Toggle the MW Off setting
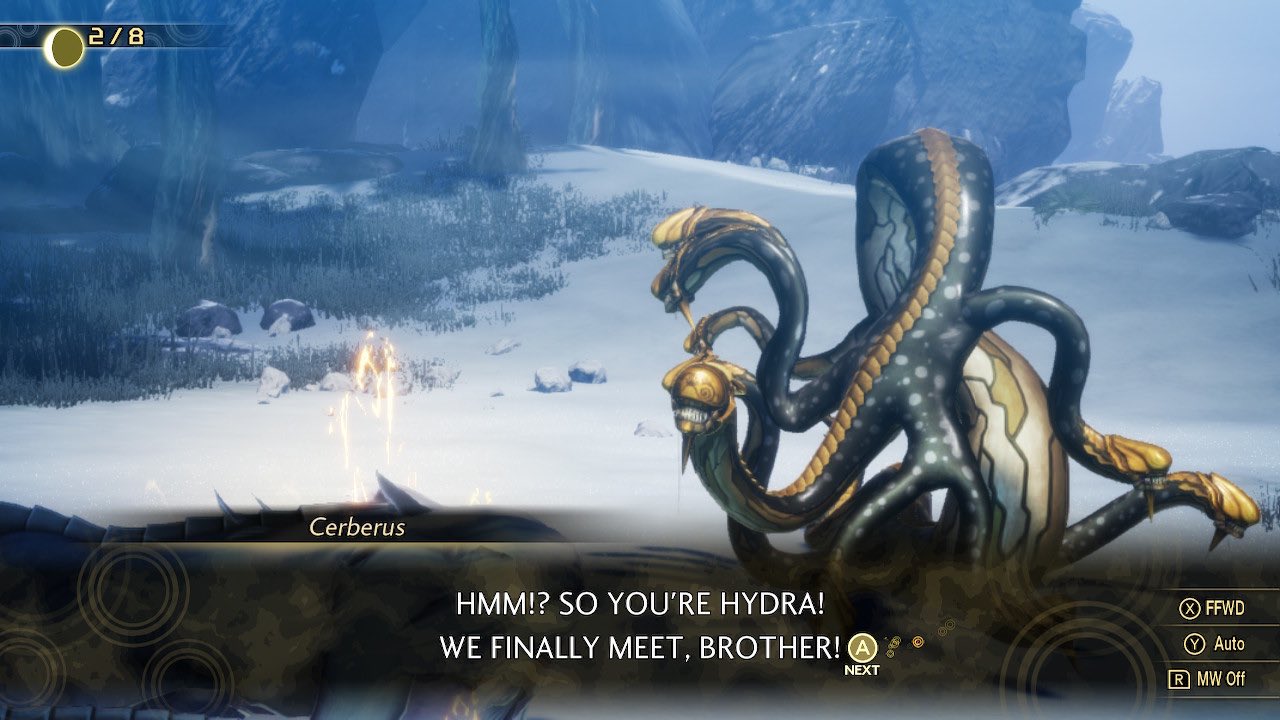 point(1210,678)
